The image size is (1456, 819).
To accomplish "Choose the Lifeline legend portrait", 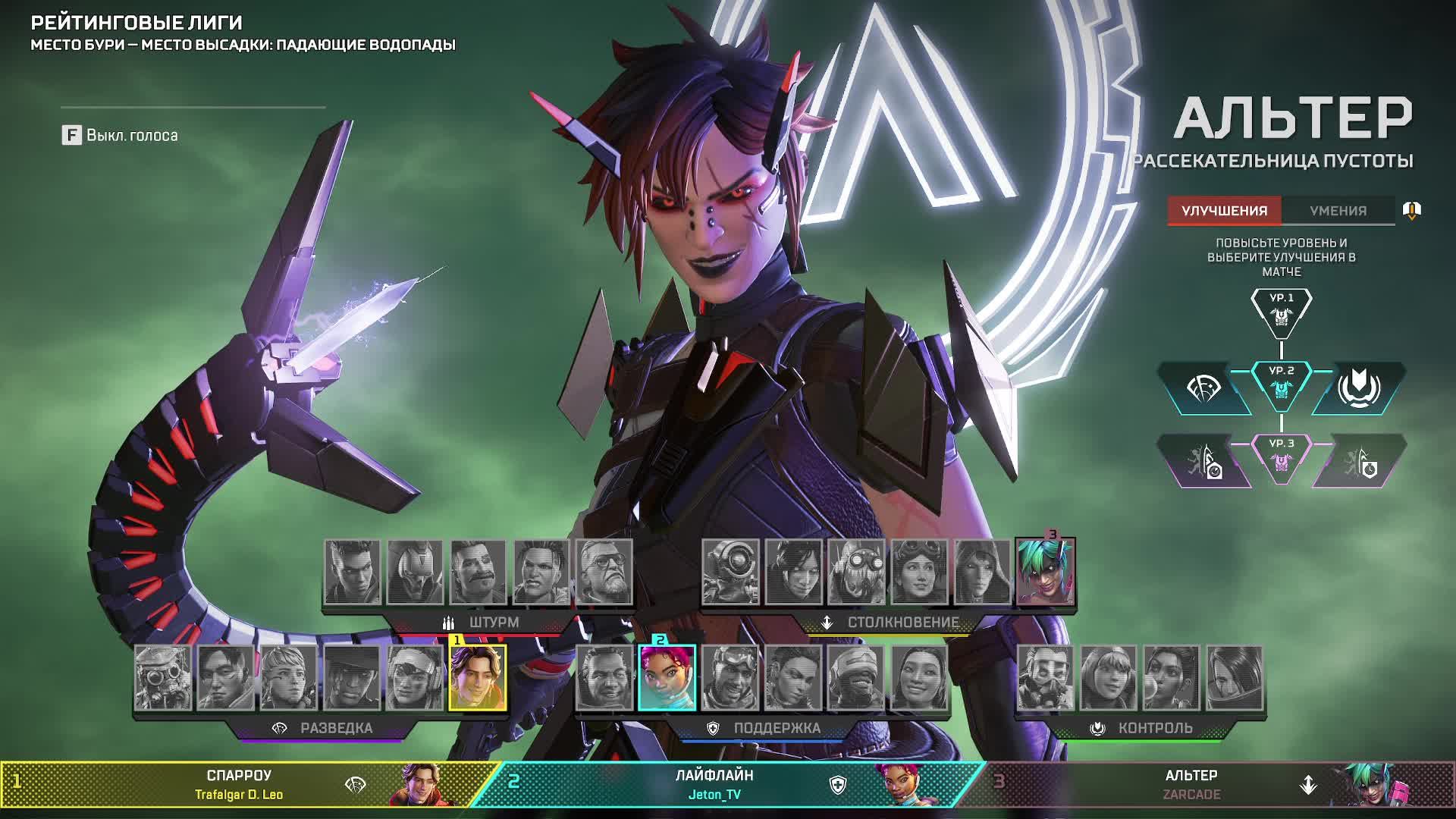I will (x=667, y=678).
